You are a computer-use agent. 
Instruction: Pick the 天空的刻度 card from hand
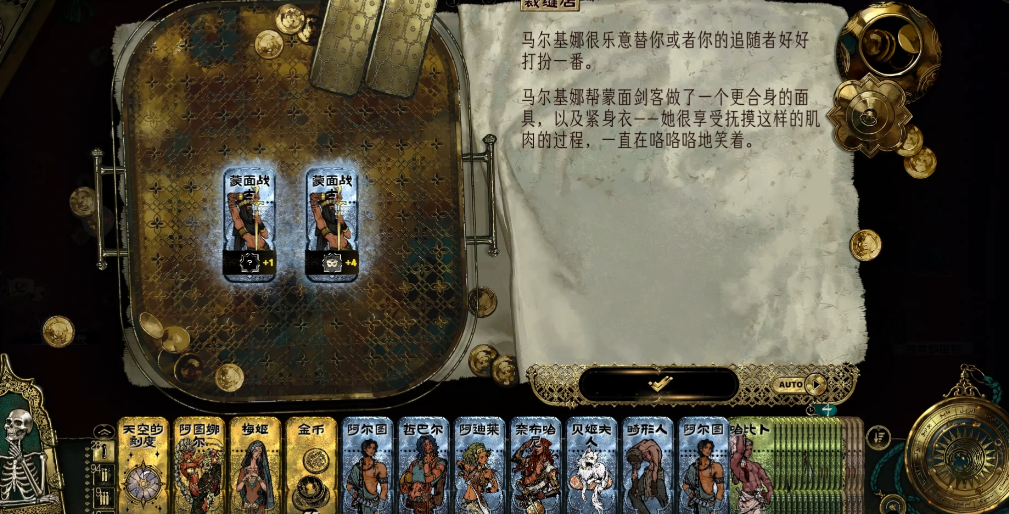point(143,465)
